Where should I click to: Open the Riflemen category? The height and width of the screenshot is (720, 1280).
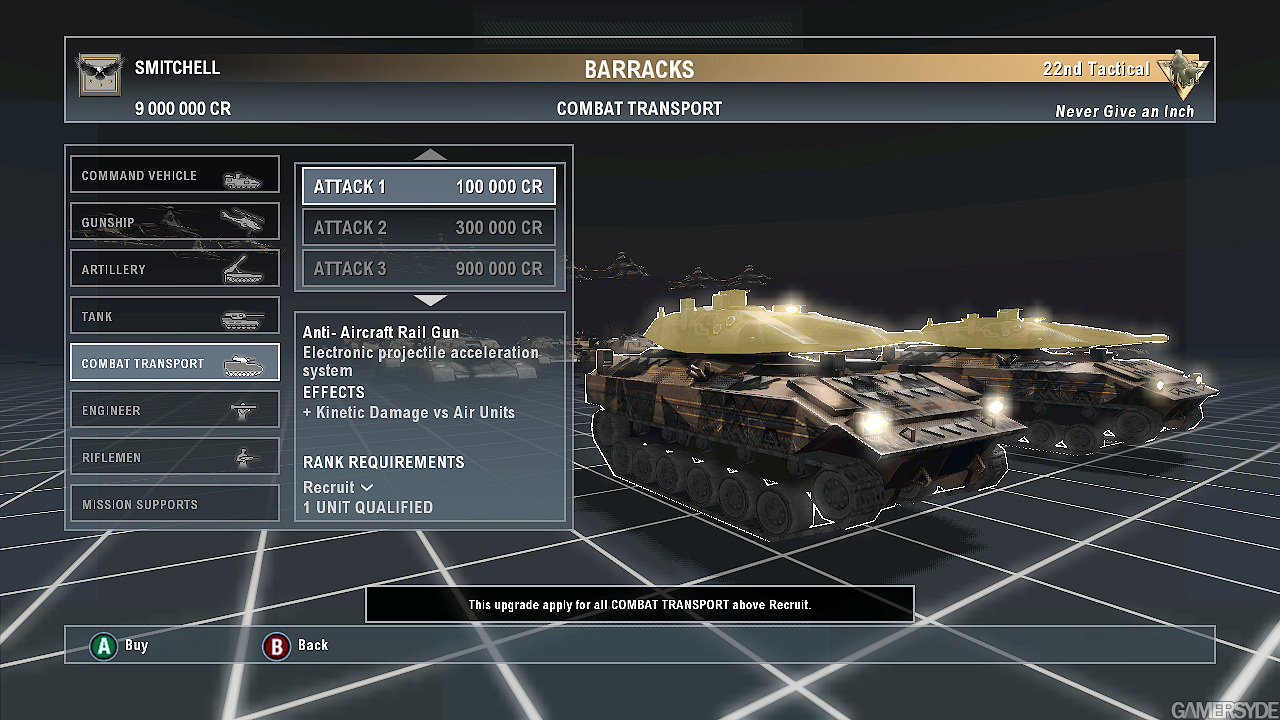[x=175, y=457]
